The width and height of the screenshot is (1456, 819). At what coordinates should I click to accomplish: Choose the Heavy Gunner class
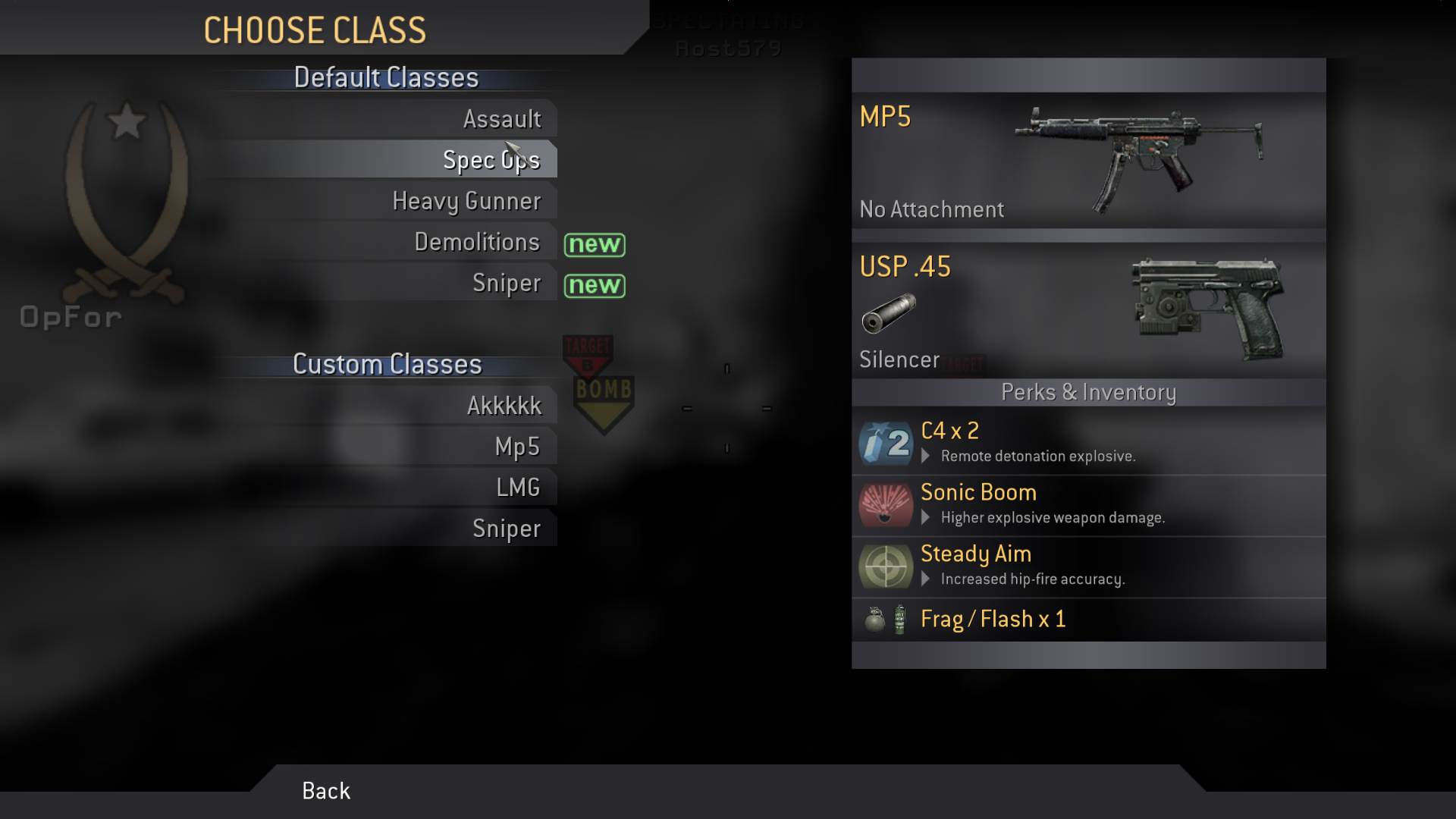point(466,201)
